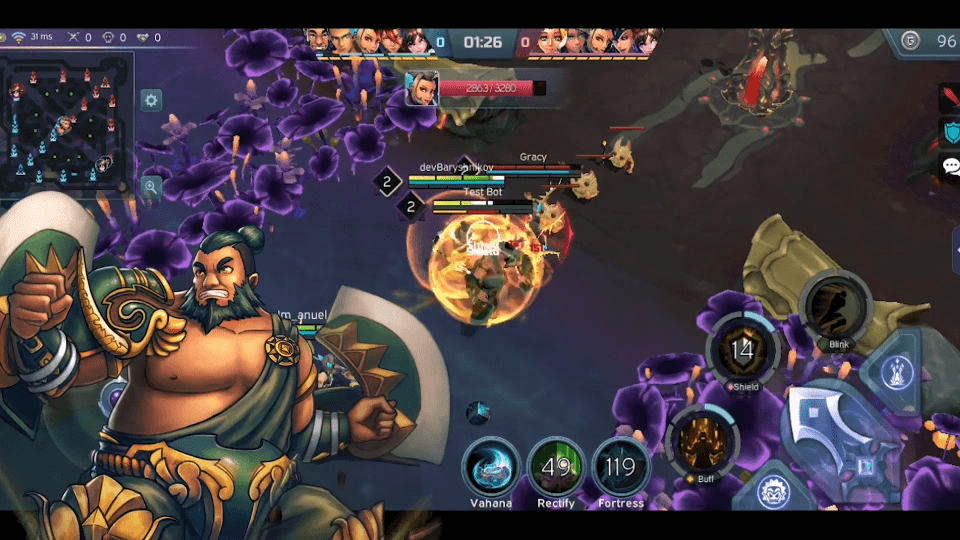Tap the minimap magnifier zoom button
The height and width of the screenshot is (540, 960).
point(151,185)
